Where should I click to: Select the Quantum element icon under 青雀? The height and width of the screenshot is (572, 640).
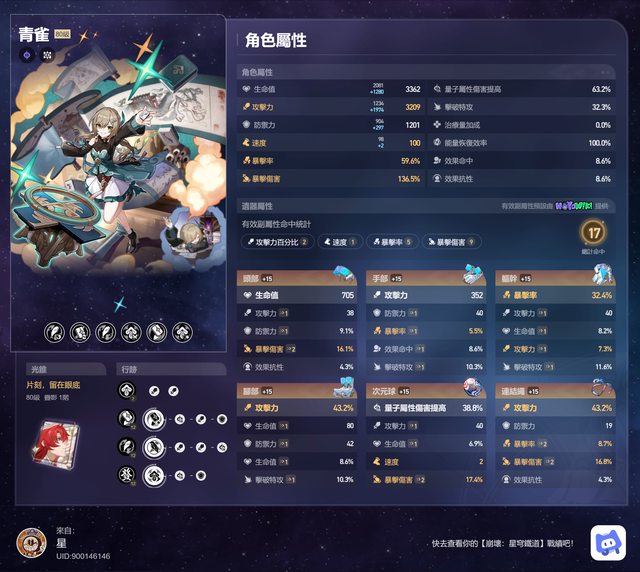coord(27,56)
